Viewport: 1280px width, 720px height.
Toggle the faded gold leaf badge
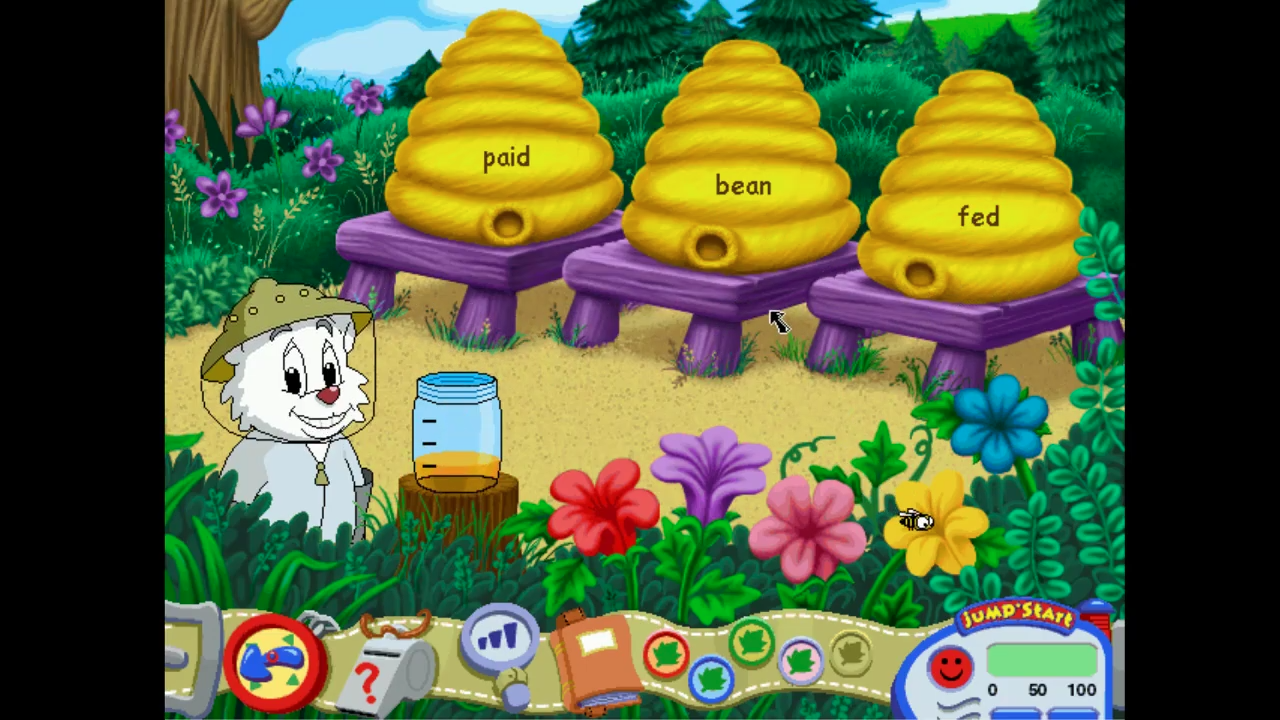click(850, 654)
